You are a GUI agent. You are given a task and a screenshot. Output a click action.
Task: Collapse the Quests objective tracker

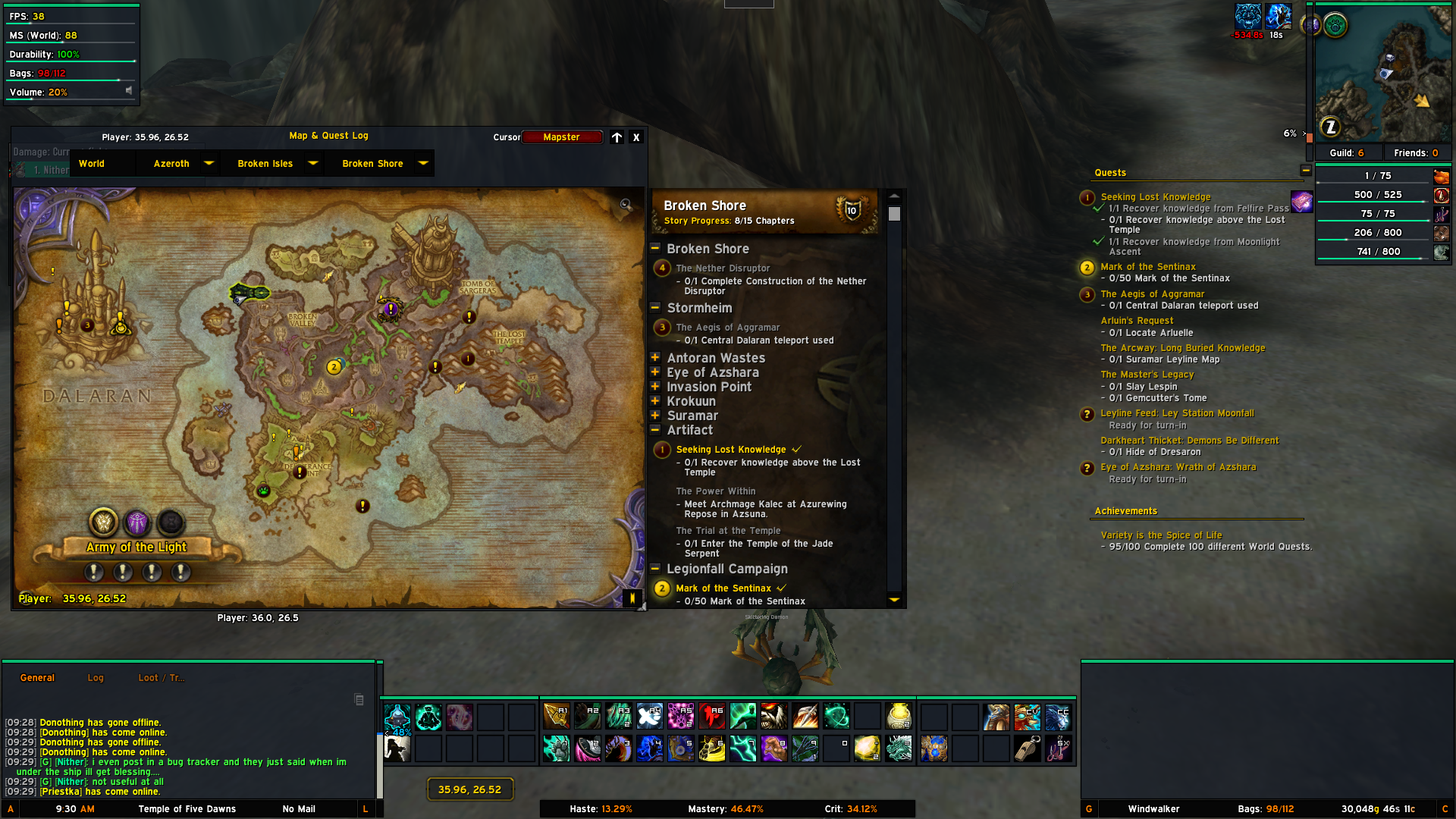(1306, 171)
